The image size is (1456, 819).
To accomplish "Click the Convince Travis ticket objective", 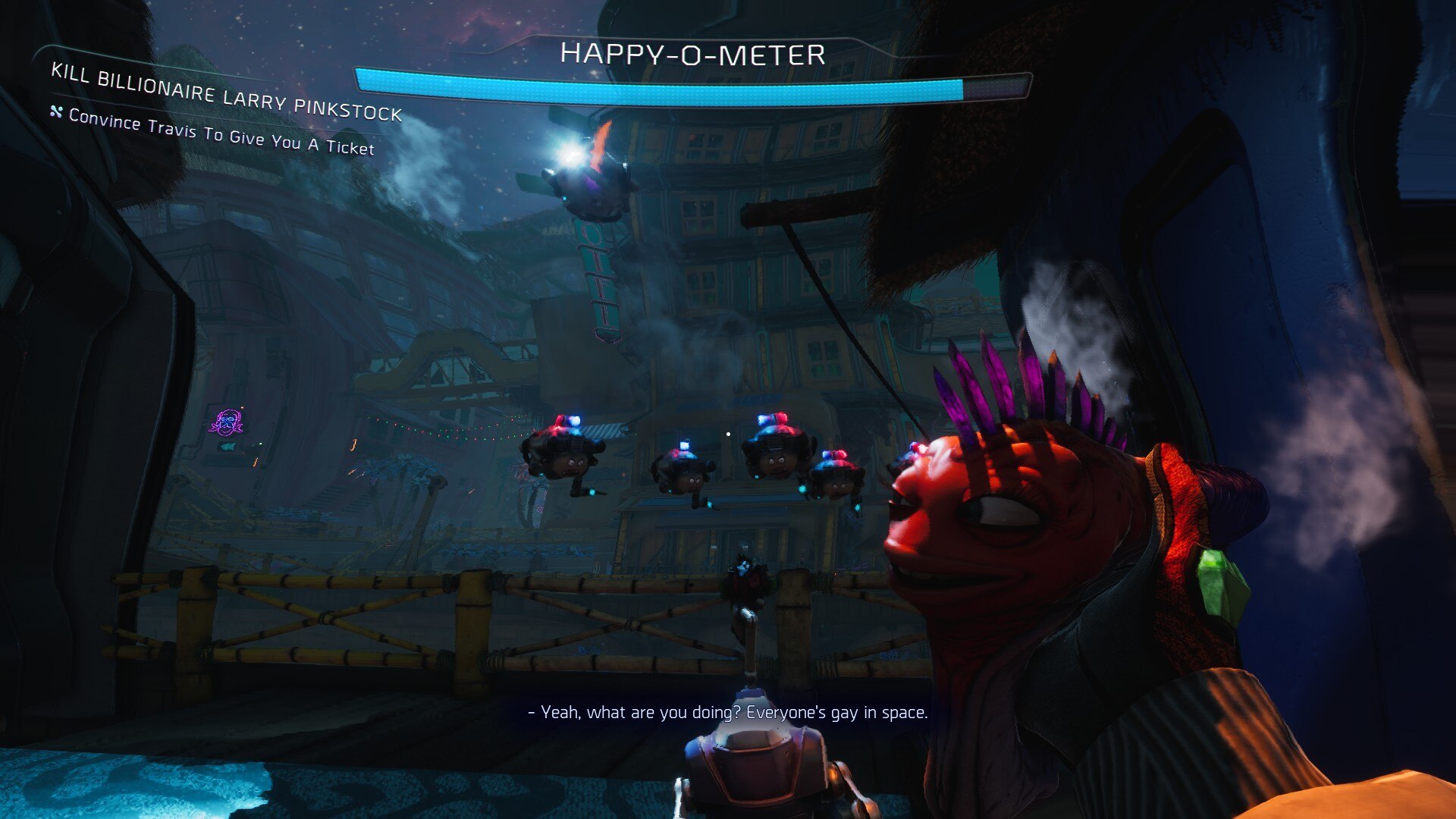I will (221, 132).
